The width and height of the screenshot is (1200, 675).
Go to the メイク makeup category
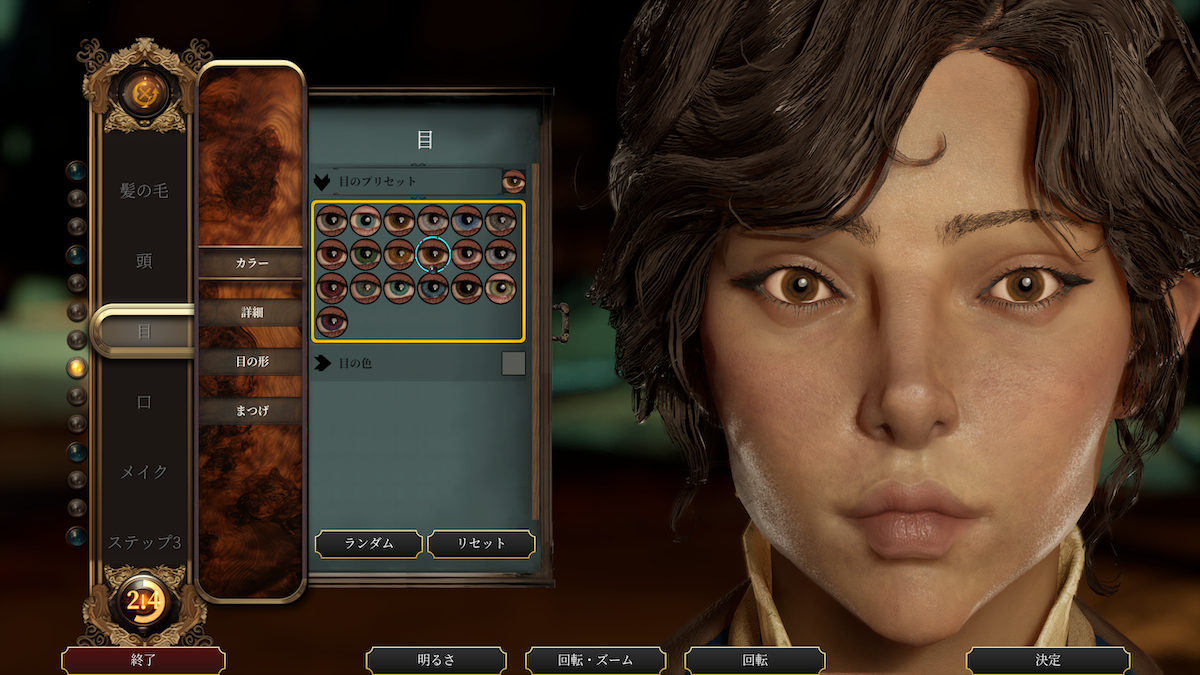144,471
